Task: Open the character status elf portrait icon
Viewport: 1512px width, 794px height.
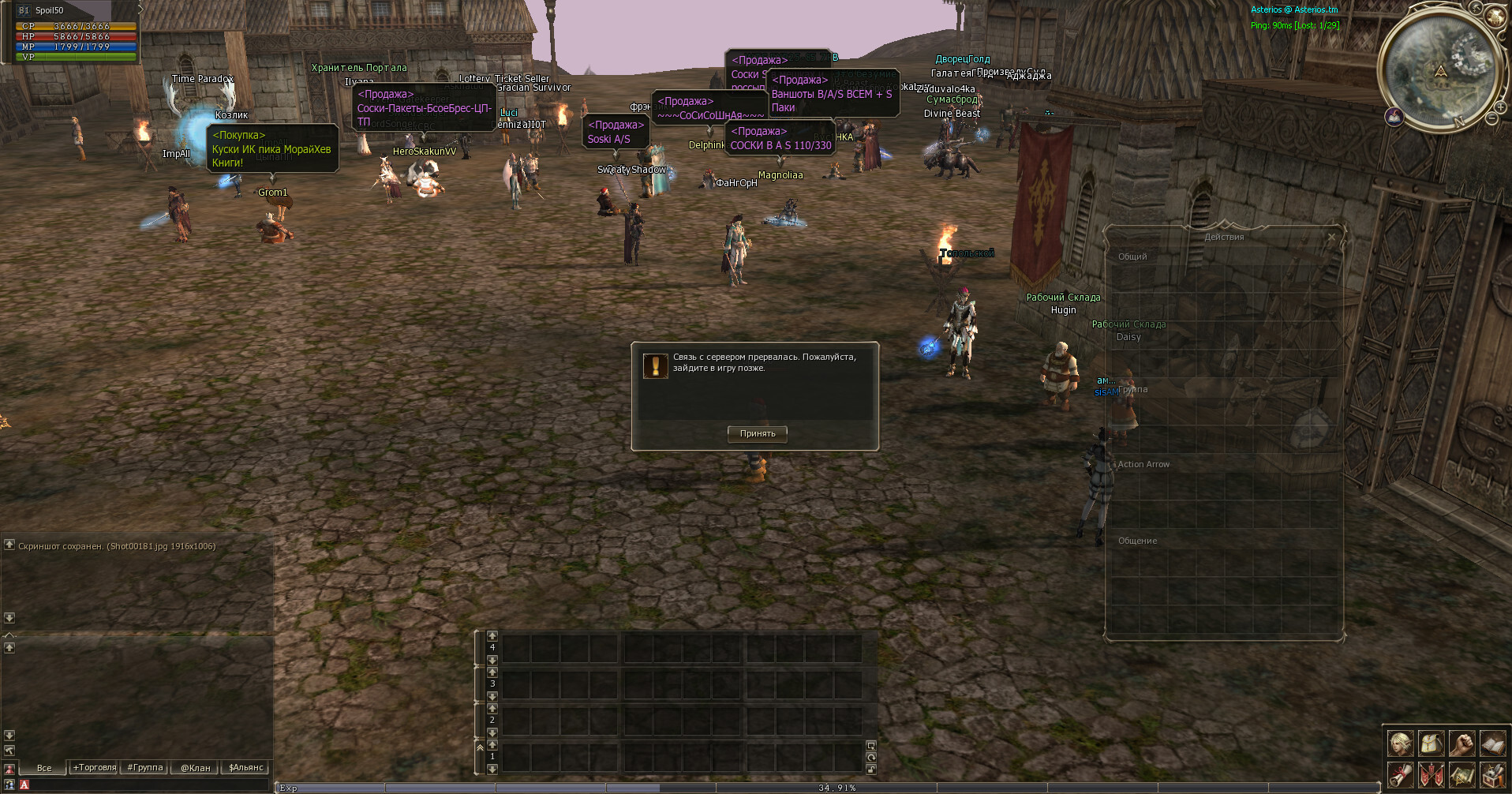Action: [x=1401, y=743]
